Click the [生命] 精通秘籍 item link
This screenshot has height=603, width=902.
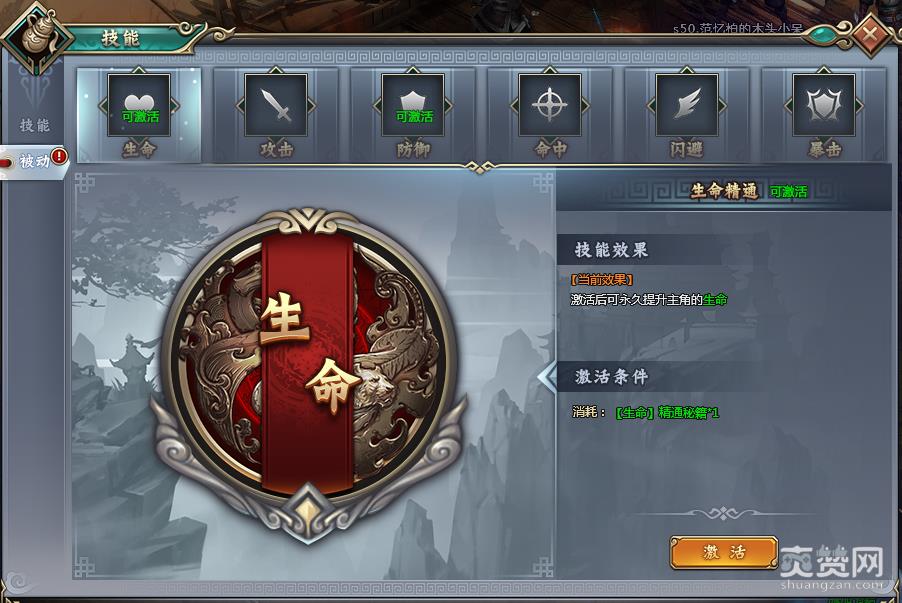667,412
